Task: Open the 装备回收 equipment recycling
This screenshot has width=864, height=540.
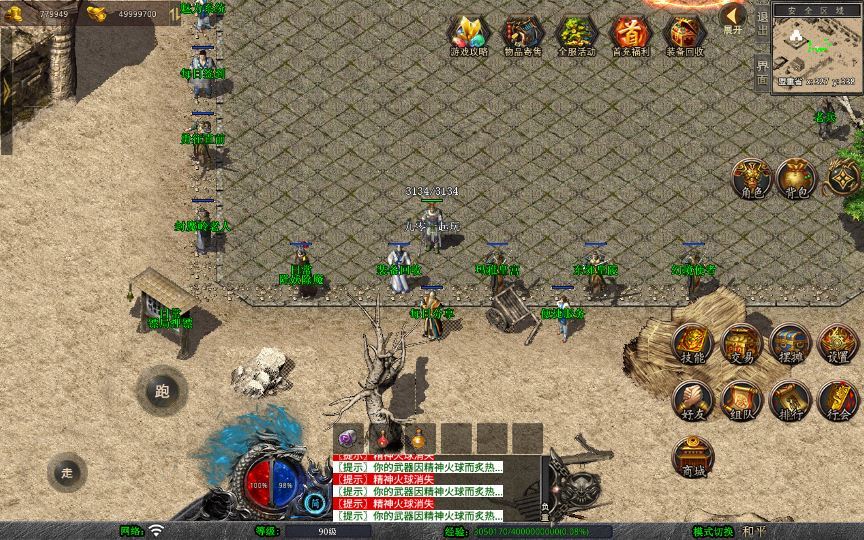Action: tap(685, 34)
